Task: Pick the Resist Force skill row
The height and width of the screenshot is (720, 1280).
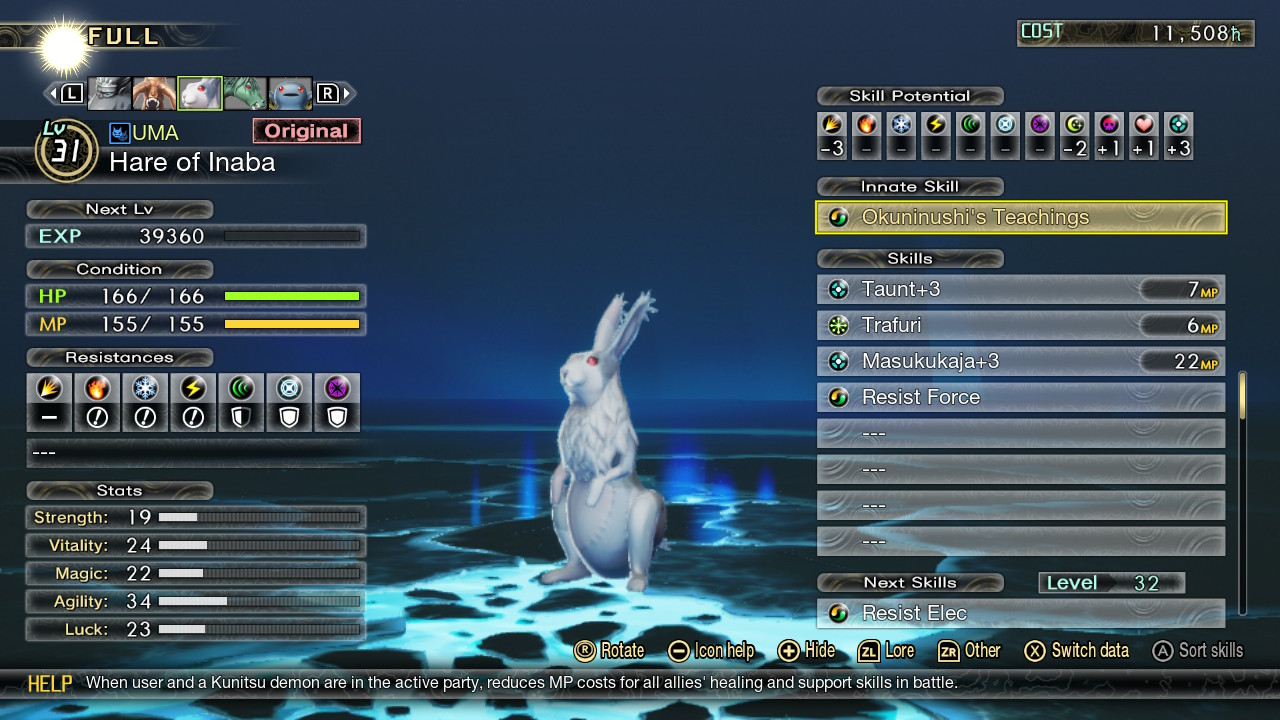Action: pos(1021,398)
